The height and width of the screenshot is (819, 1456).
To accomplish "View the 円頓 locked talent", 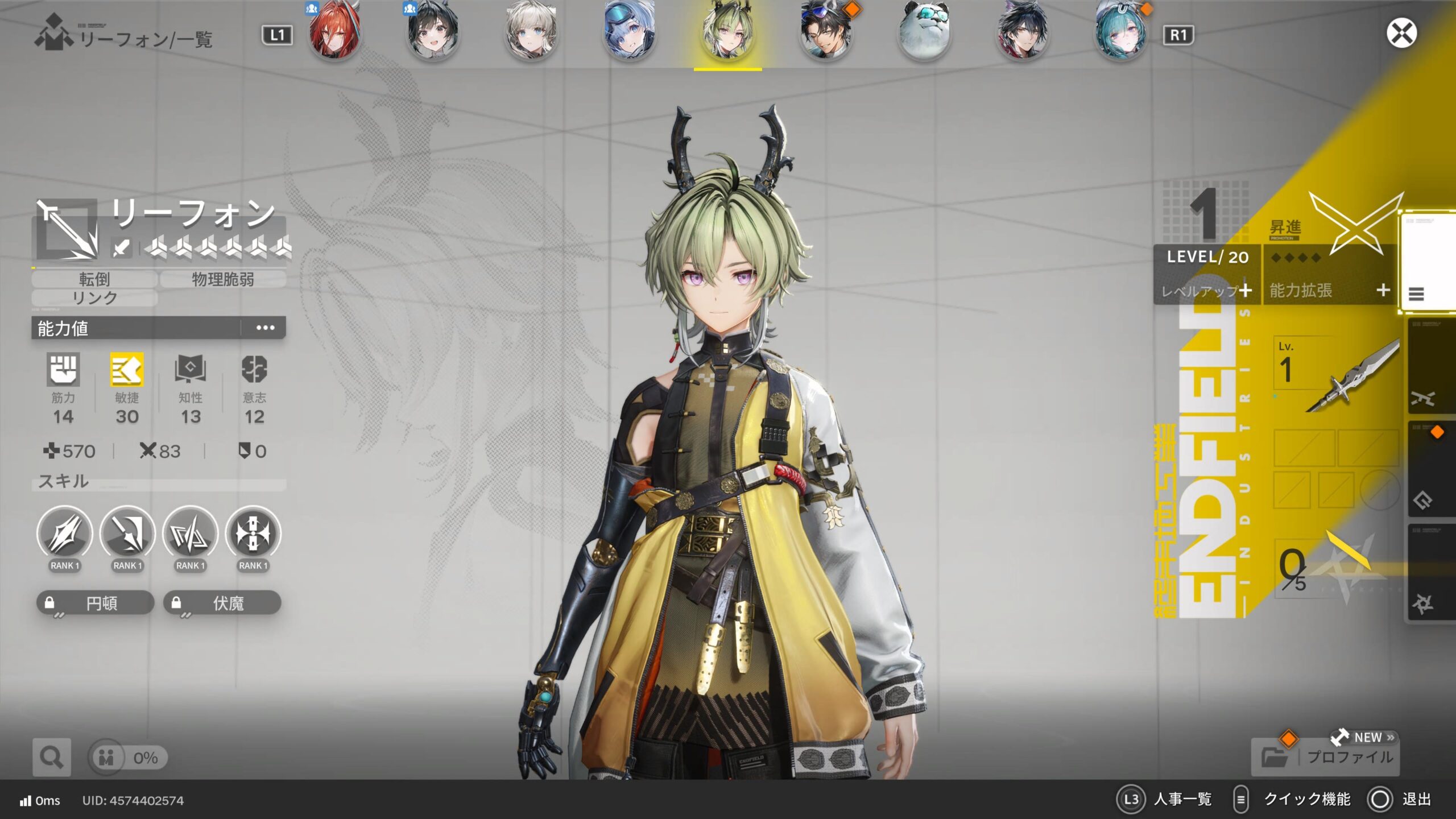I will [96, 603].
